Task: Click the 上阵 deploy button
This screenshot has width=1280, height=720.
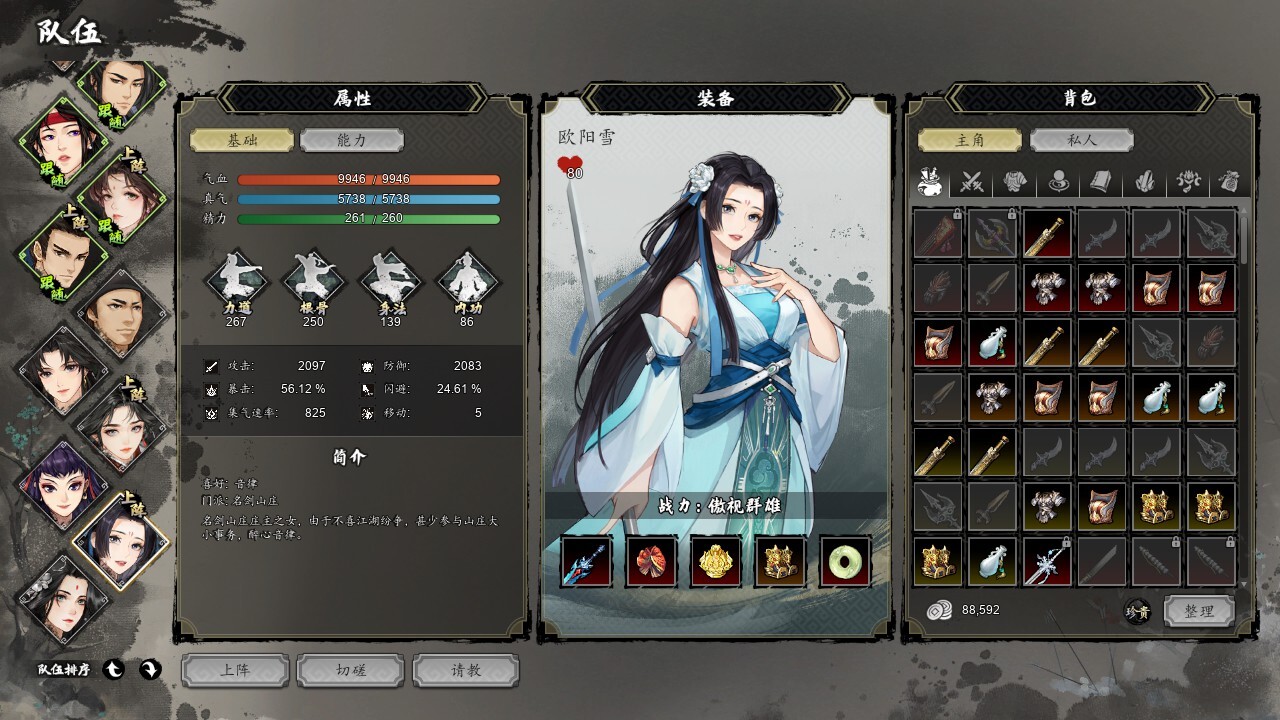Action: pos(236,670)
